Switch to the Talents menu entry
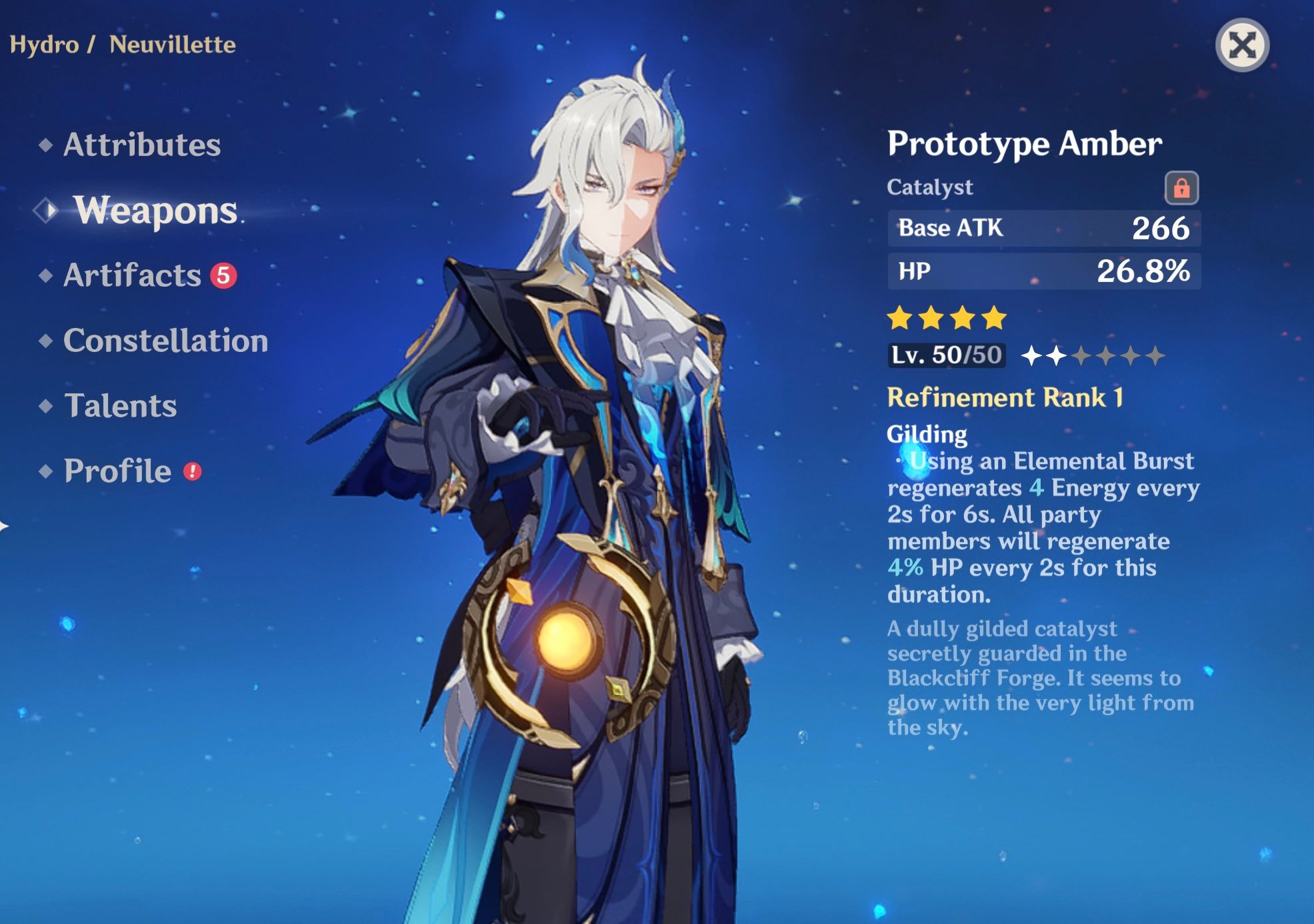1314x924 pixels. pyautogui.click(x=121, y=404)
